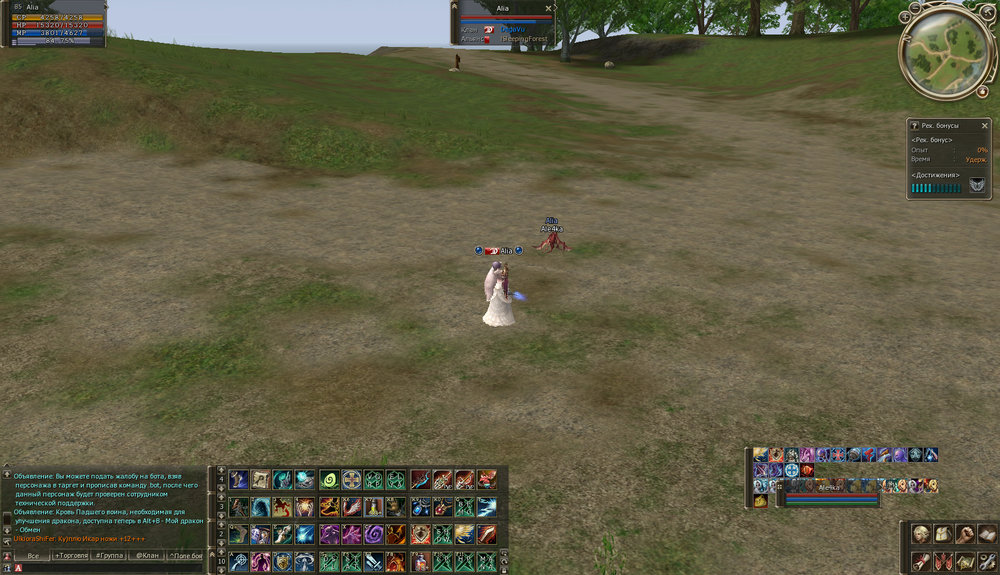1000x575 pixels.
Task: Use the green spiral skill on hotbar
Action: [328, 480]
